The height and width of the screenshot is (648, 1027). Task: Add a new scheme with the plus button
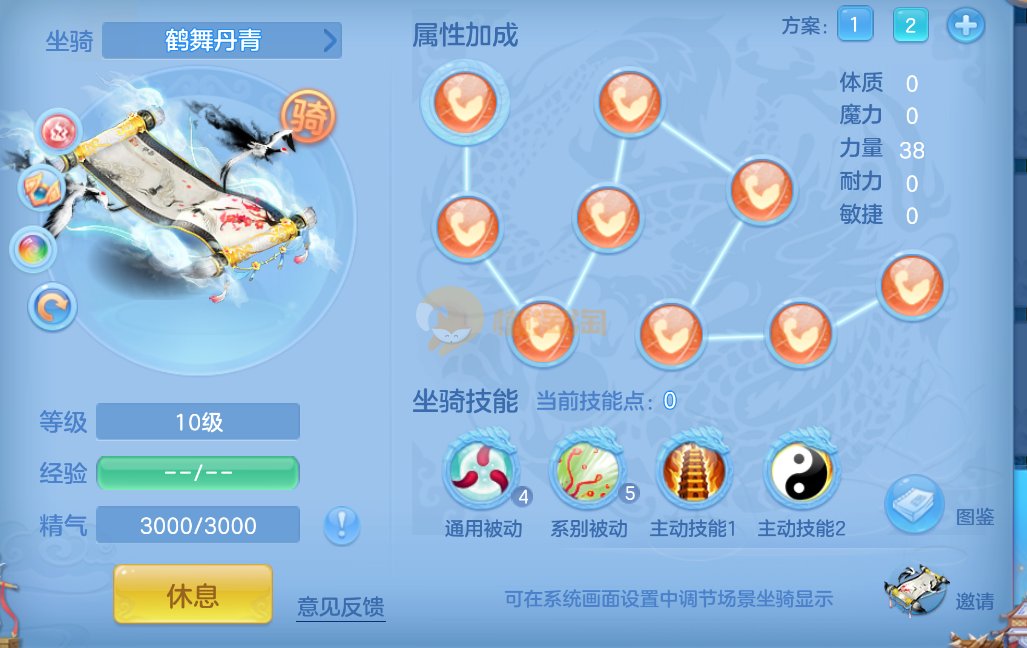pyautogui.click(x=965, y=26)
